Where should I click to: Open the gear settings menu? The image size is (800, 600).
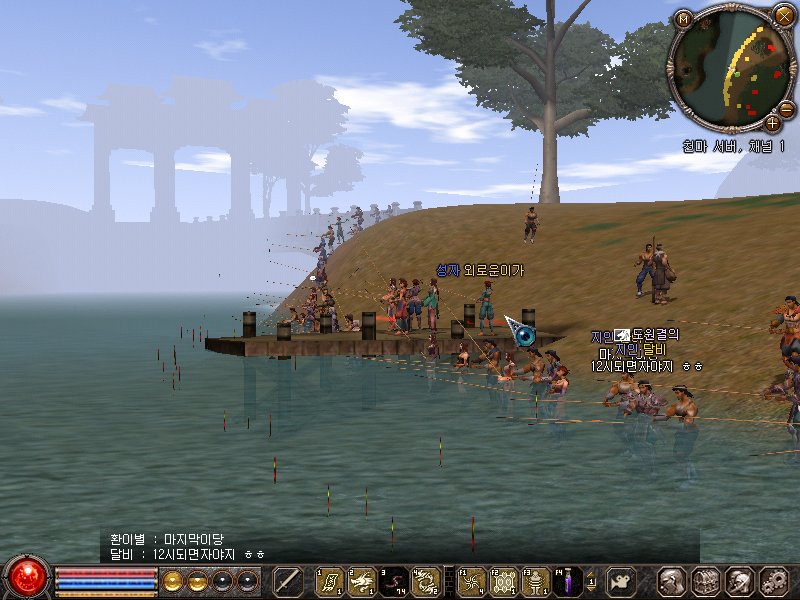772,580
